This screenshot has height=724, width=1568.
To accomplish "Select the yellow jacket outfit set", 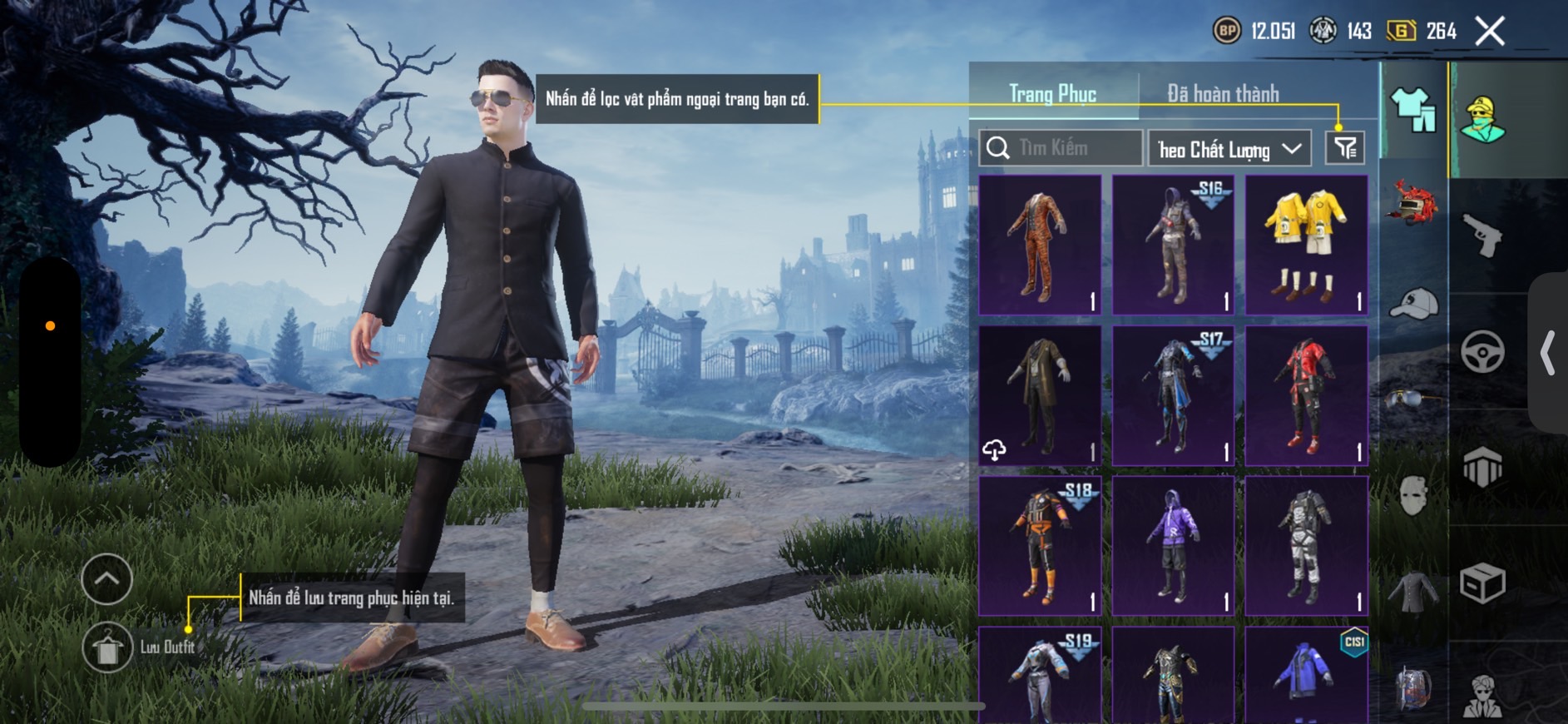I will click(1306, 245).
